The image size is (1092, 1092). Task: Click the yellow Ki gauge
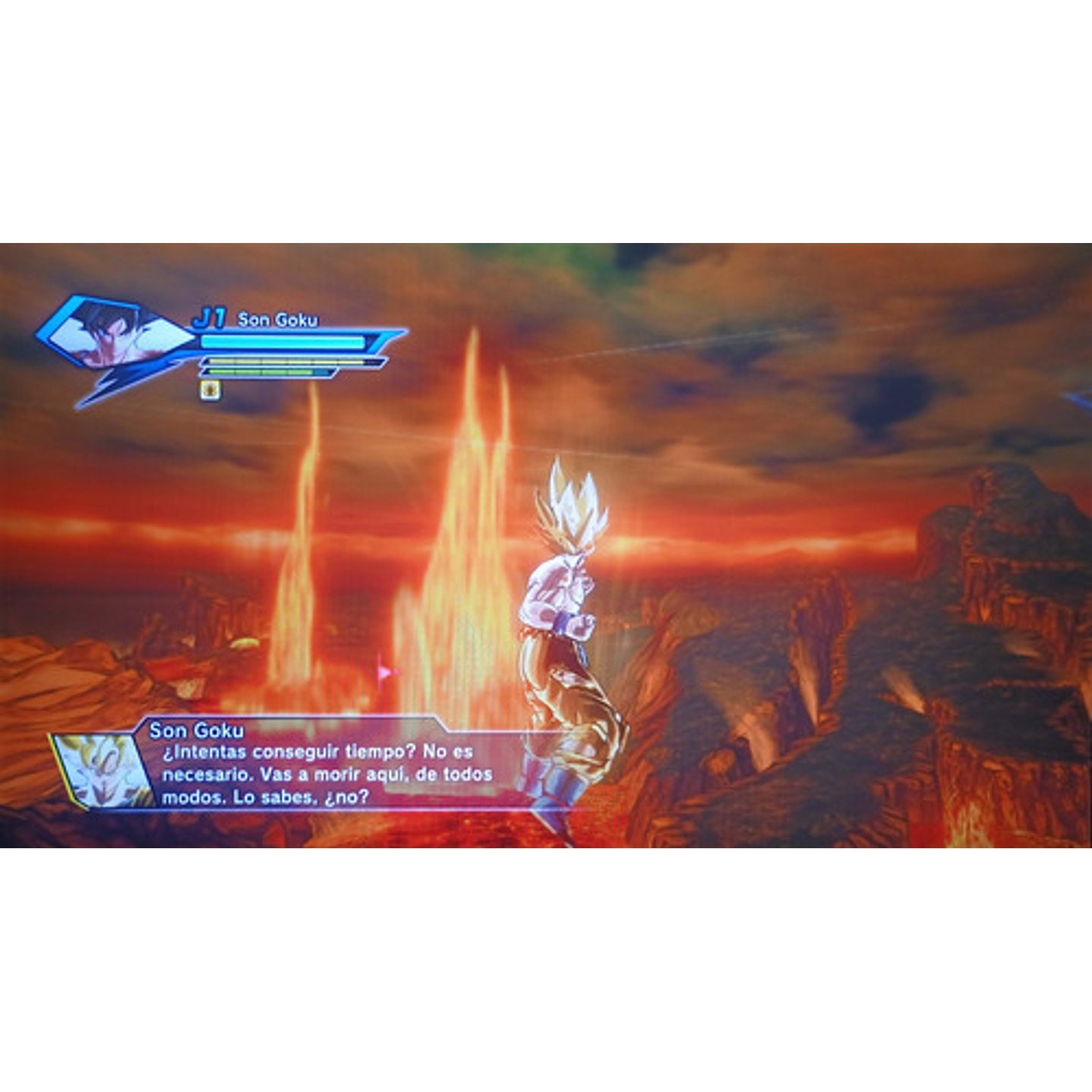283,362
